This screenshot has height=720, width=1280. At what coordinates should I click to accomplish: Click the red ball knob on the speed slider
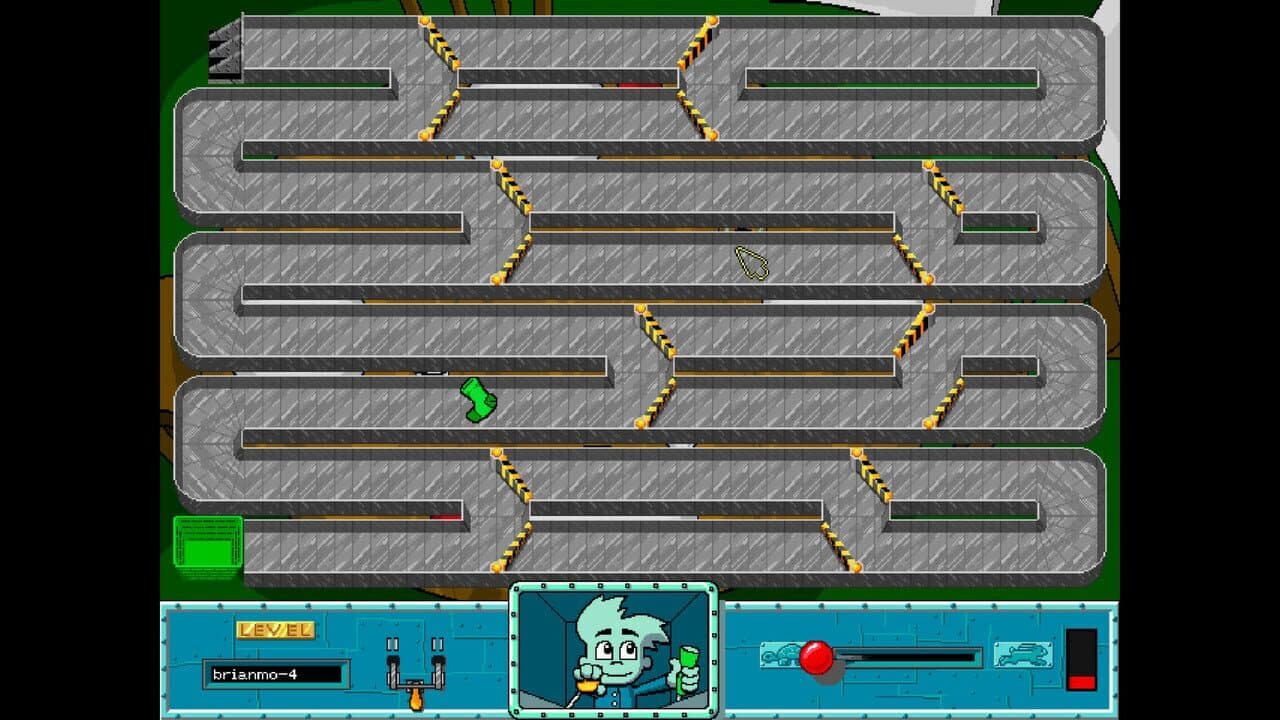point(814,656)
